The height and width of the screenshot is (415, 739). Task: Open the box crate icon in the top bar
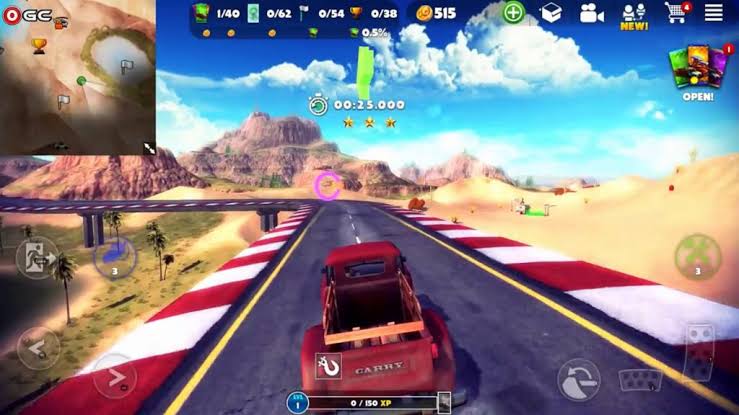(x=551, y=13)
